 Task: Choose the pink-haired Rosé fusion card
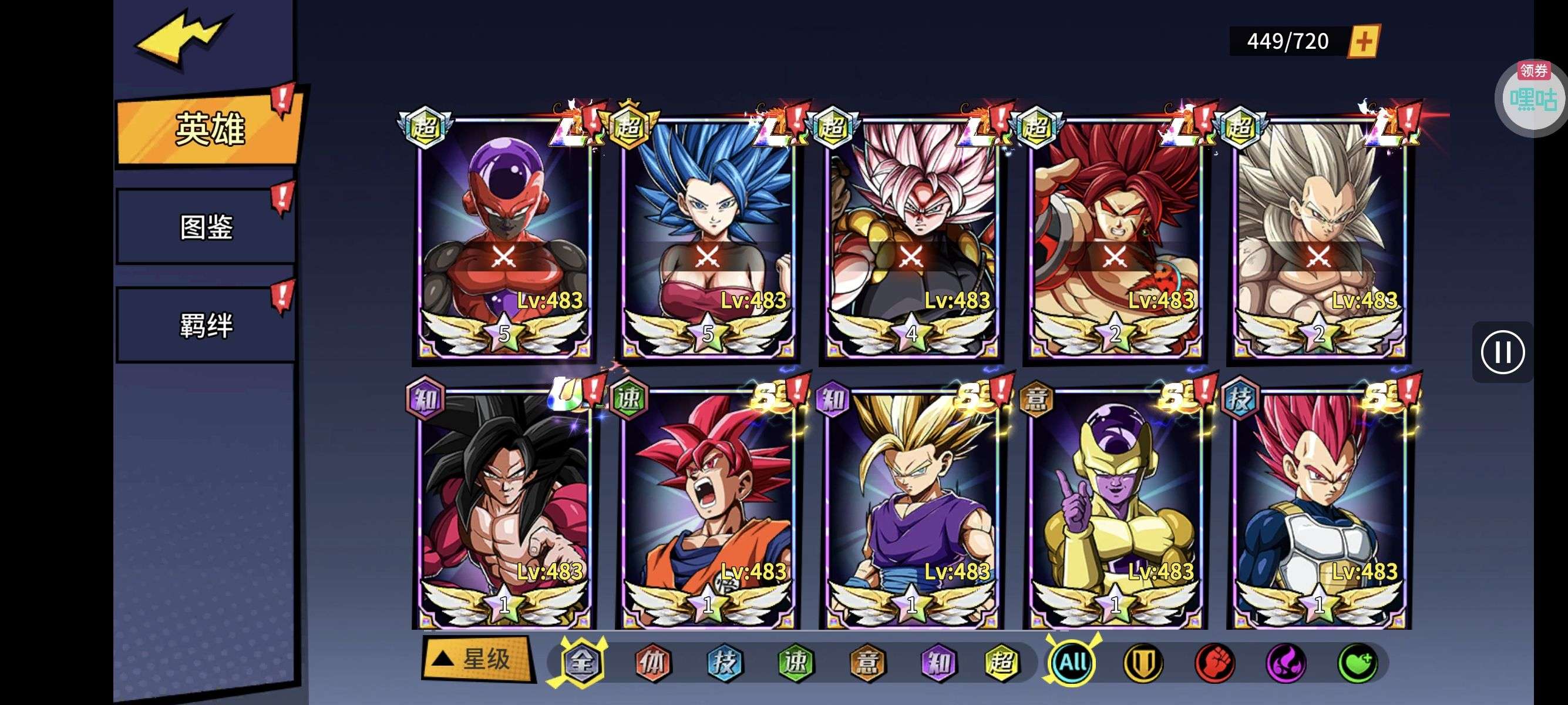coord(911,237)
